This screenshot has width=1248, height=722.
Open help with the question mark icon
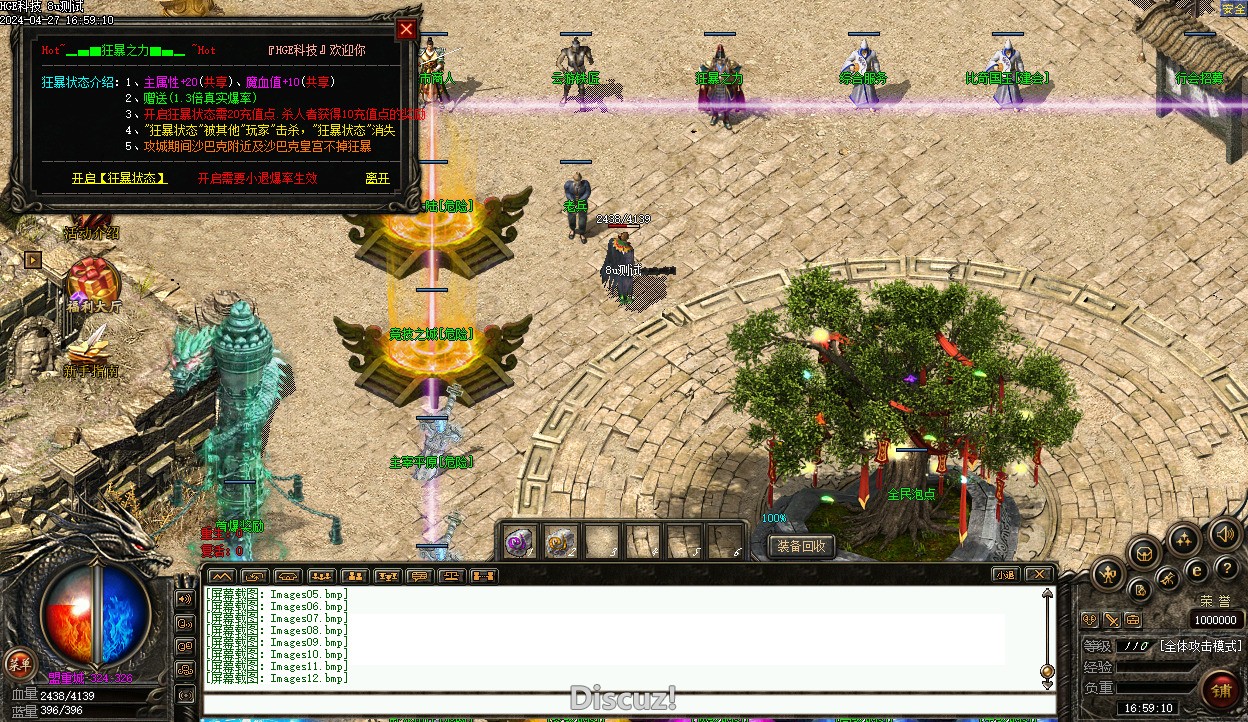(x=1227, y=569)
